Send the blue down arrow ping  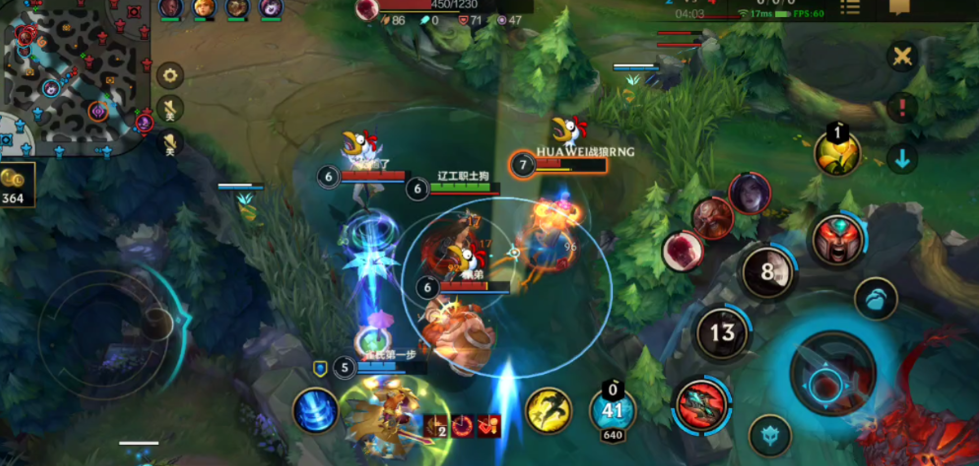click(x=903, y=158)
